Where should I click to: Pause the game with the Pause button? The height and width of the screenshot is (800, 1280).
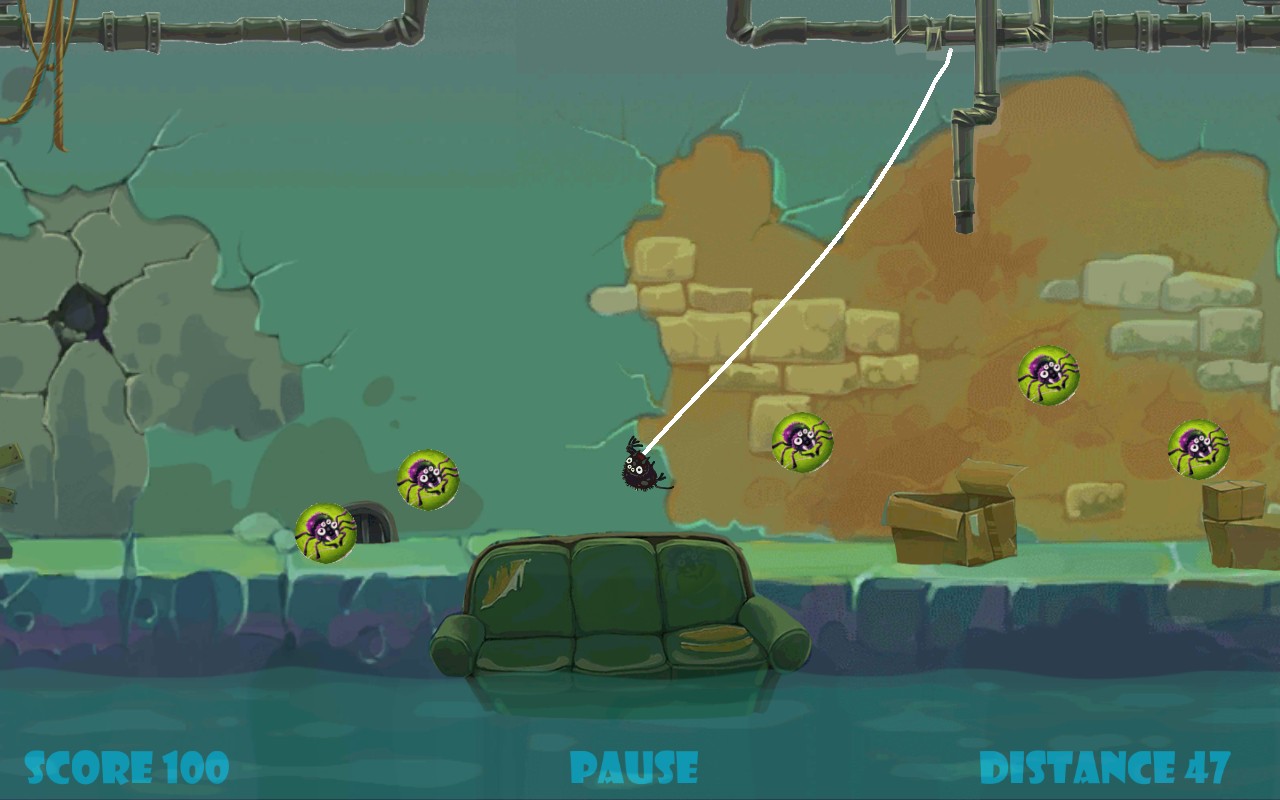coord(634,768)
